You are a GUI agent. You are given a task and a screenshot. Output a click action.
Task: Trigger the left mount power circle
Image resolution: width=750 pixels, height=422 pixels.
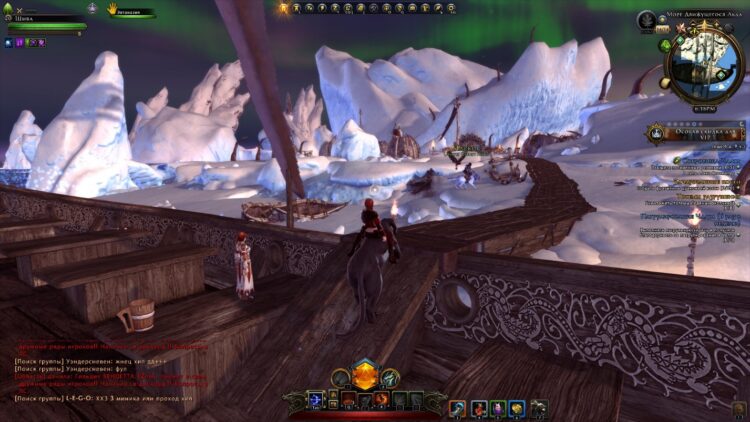[340, 378]
